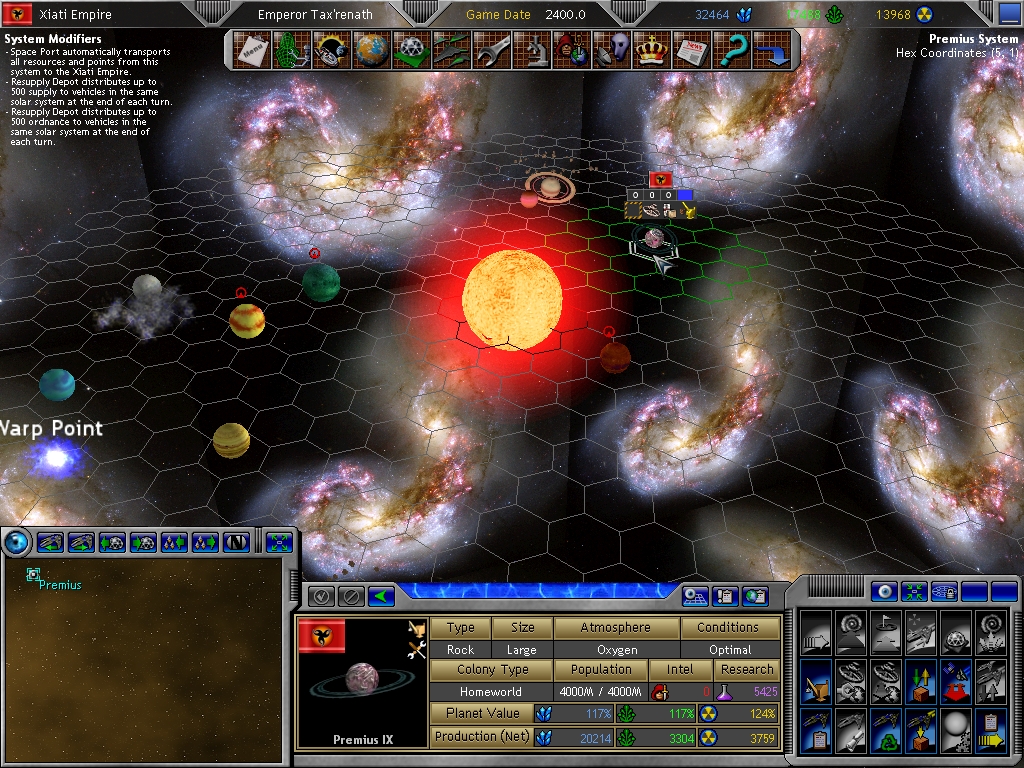
Task: Click the clipboard with yellow arrow icon
Action: (990, 729)
